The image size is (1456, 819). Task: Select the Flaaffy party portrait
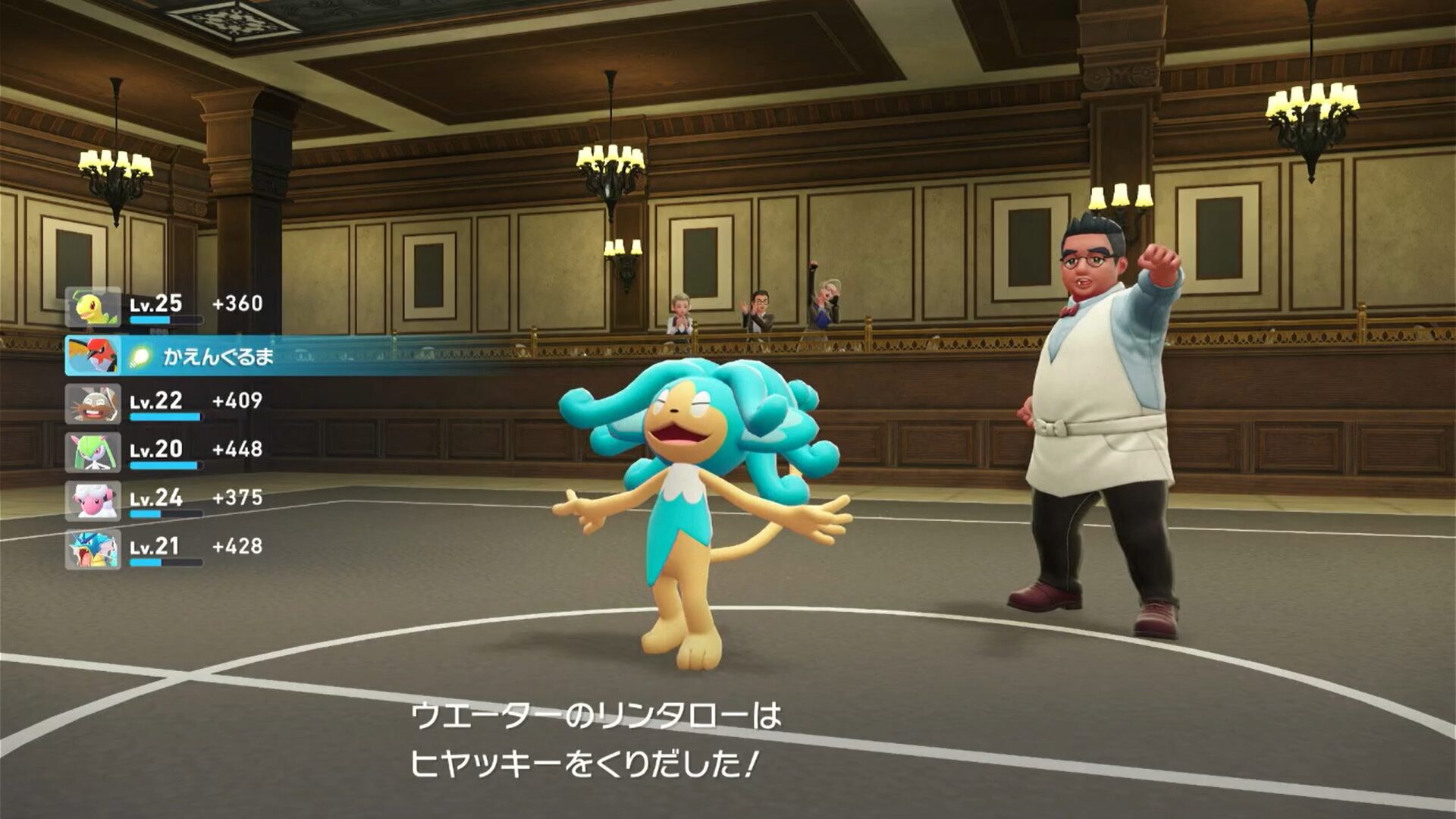pyautogui.click(x=93, y=501)
